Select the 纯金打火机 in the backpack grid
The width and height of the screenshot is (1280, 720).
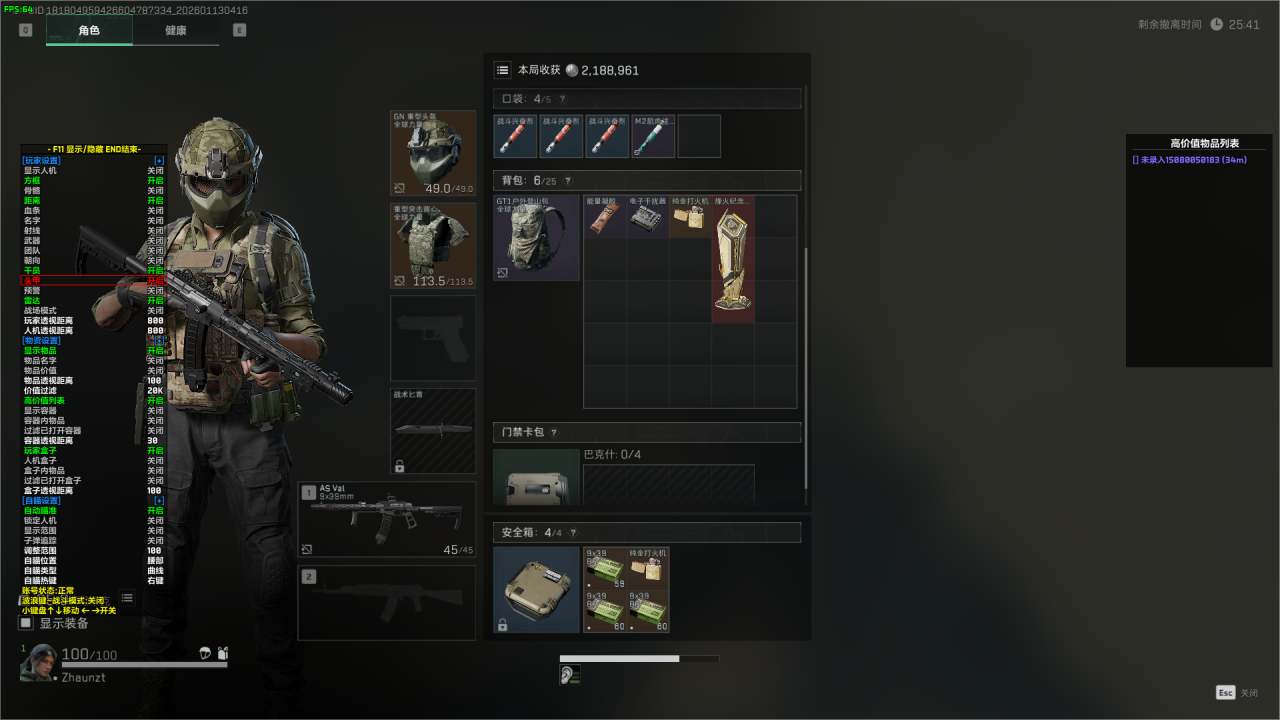click(690, 217)
